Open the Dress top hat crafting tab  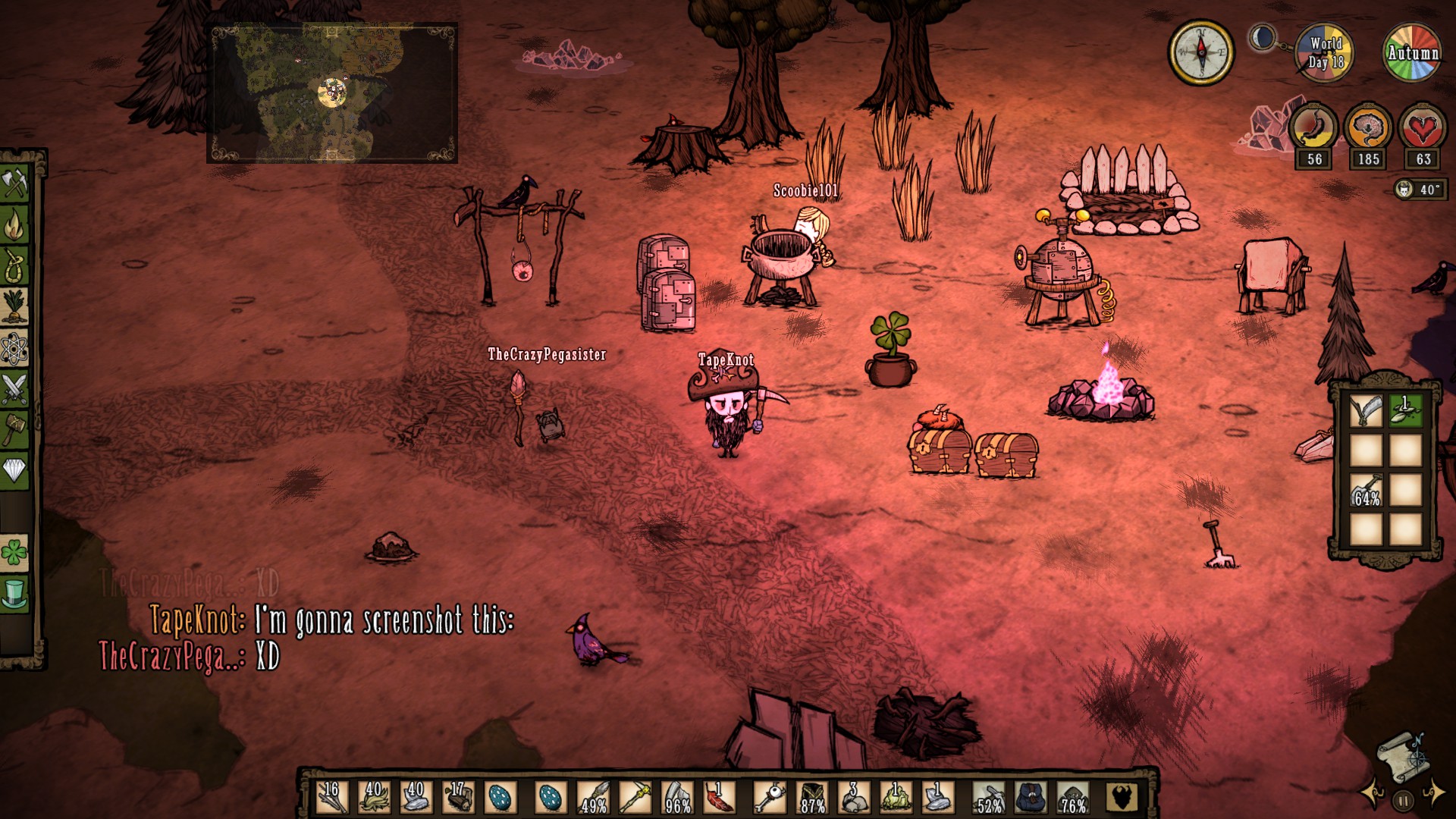[15, 594]
